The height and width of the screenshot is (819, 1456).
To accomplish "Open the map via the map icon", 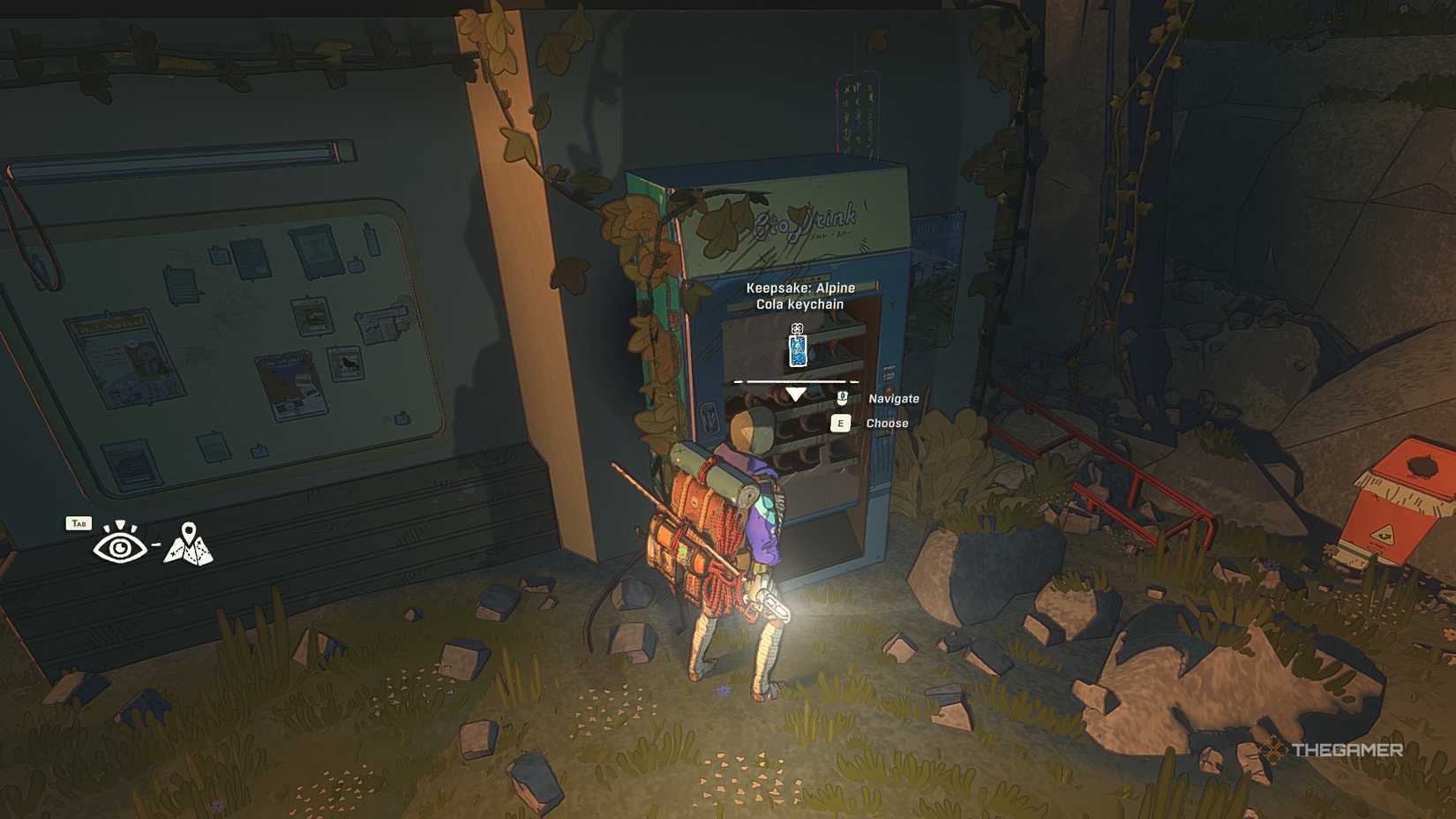I will coord(189,547).
